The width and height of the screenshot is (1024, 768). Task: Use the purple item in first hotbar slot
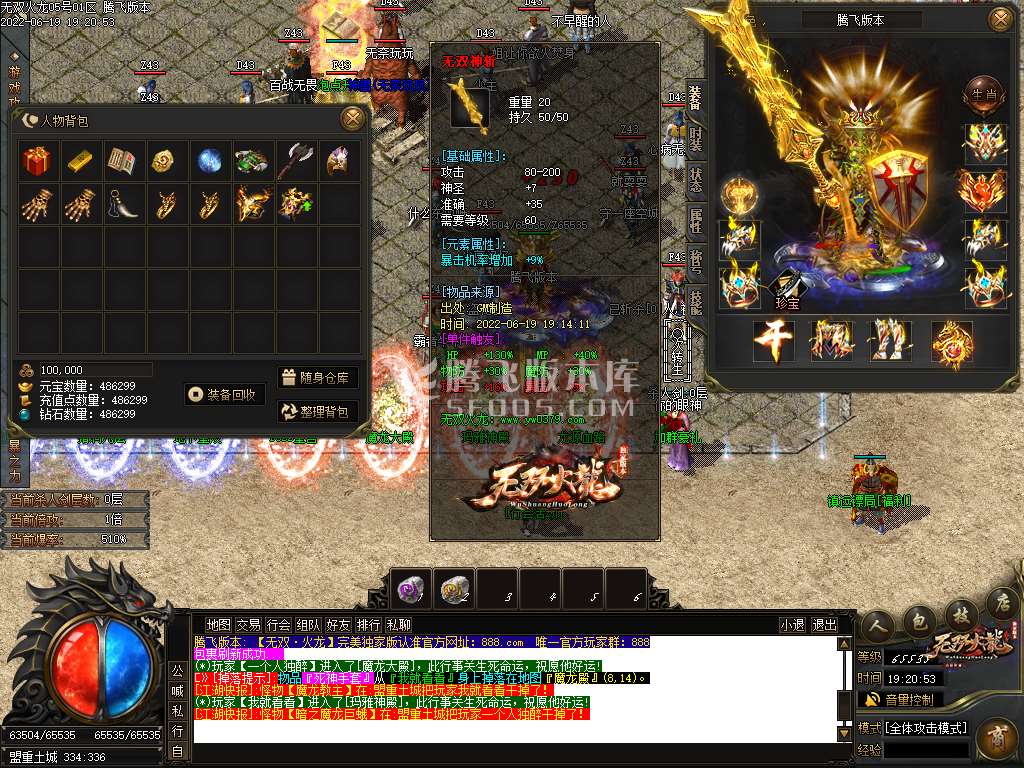point(411,589)
